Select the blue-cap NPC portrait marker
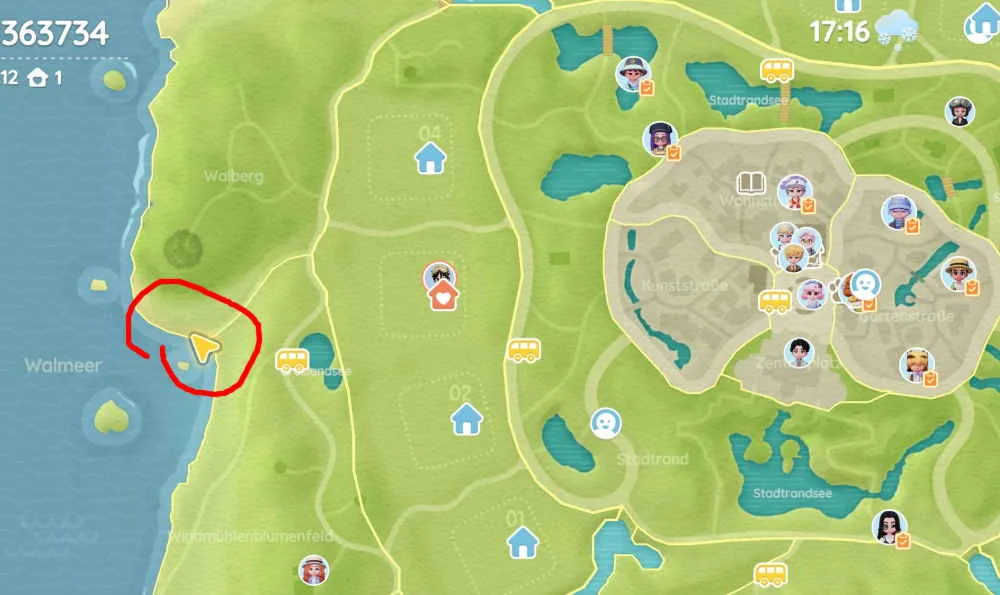1000x595 pixels. tap(897, 211)
